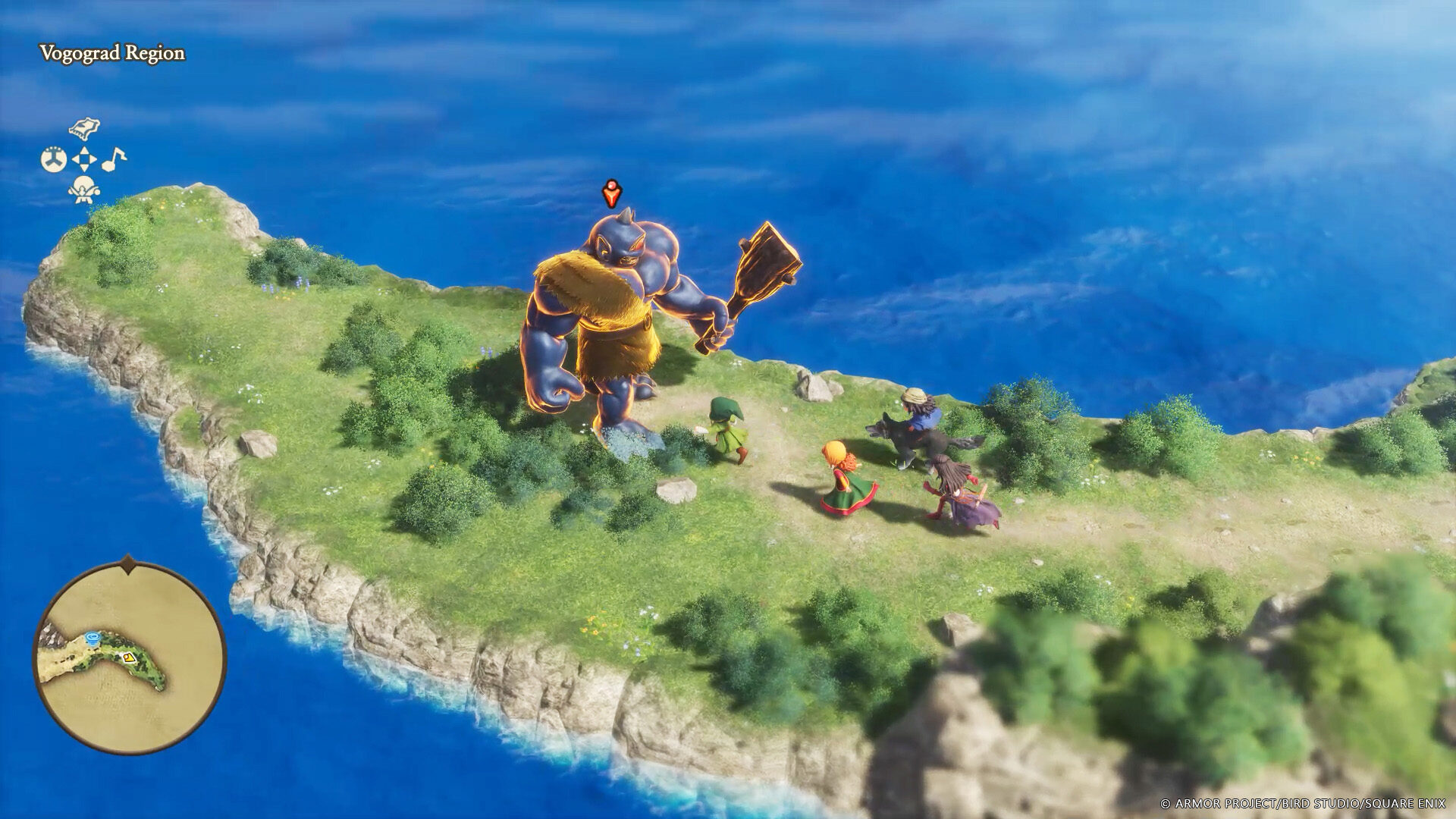Image resolution: width=1456 pixels, height=819 pixels.
Task: Click the small character sprite icon
Action: (x=83, y=188)
